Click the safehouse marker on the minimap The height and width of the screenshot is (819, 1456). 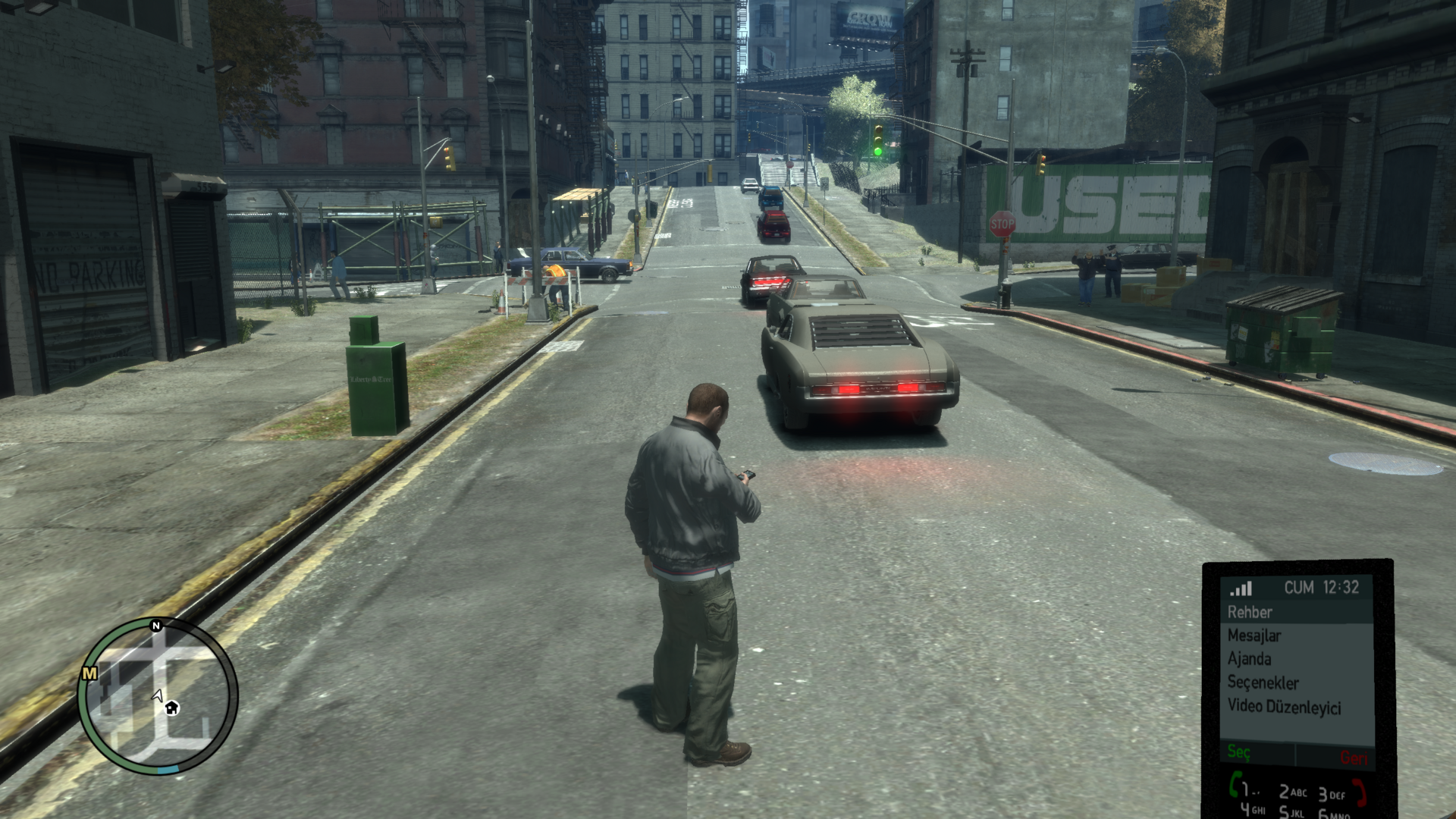pos(171,708)
